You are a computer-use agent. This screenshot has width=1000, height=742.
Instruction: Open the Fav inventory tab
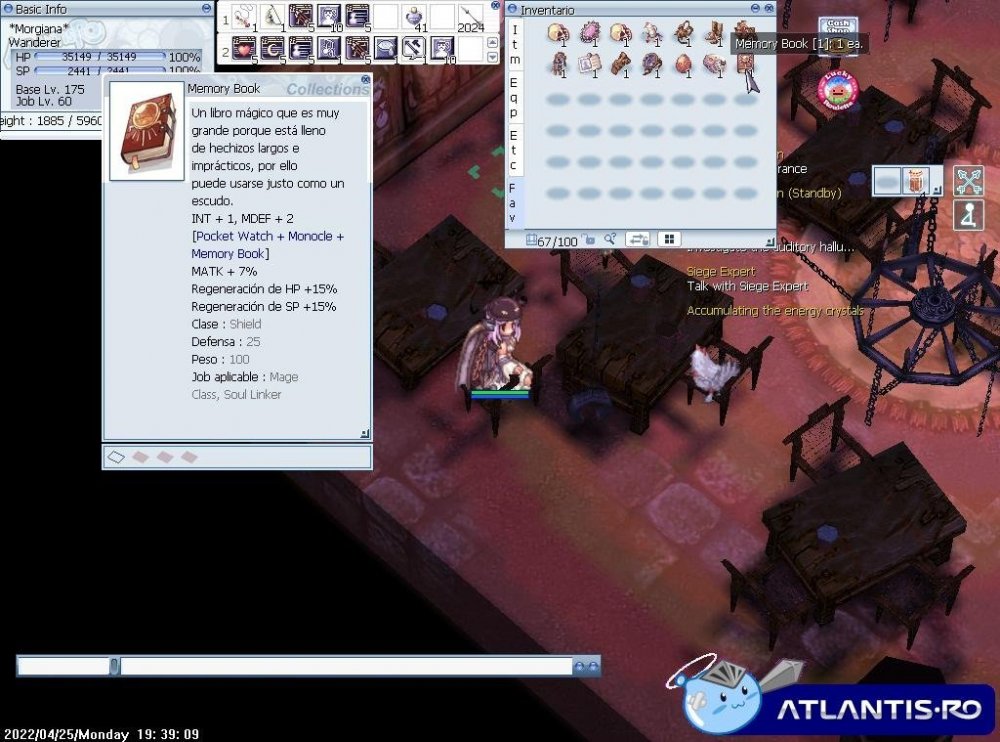click(513, 202)
